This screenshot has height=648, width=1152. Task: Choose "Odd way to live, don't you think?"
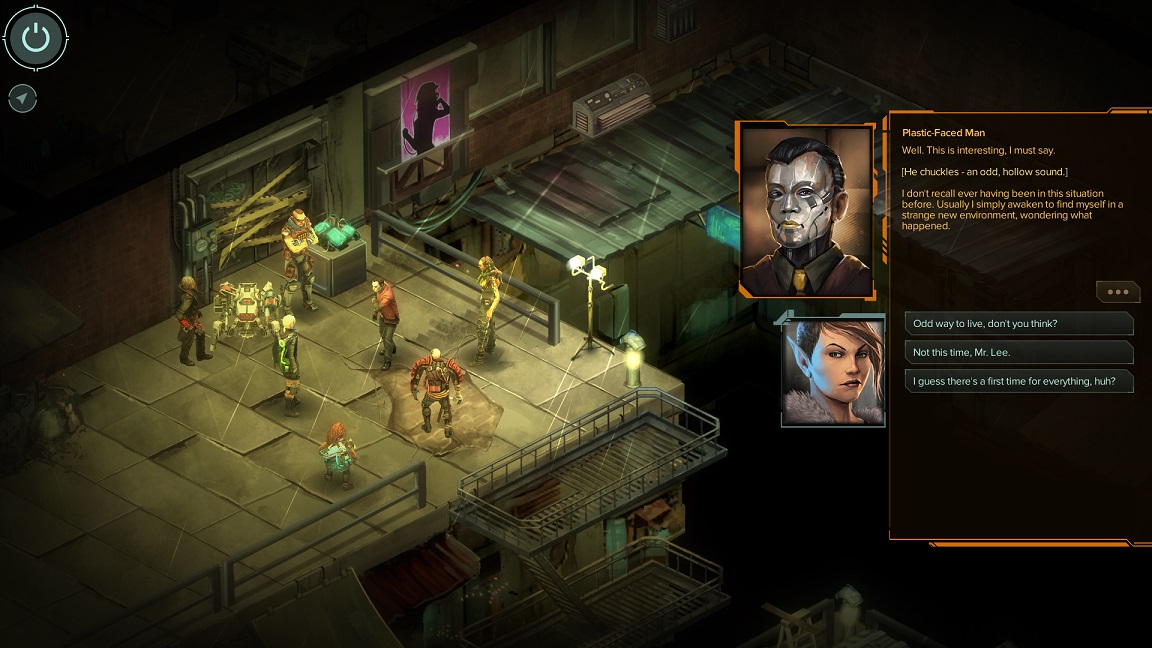point(1018,323)
